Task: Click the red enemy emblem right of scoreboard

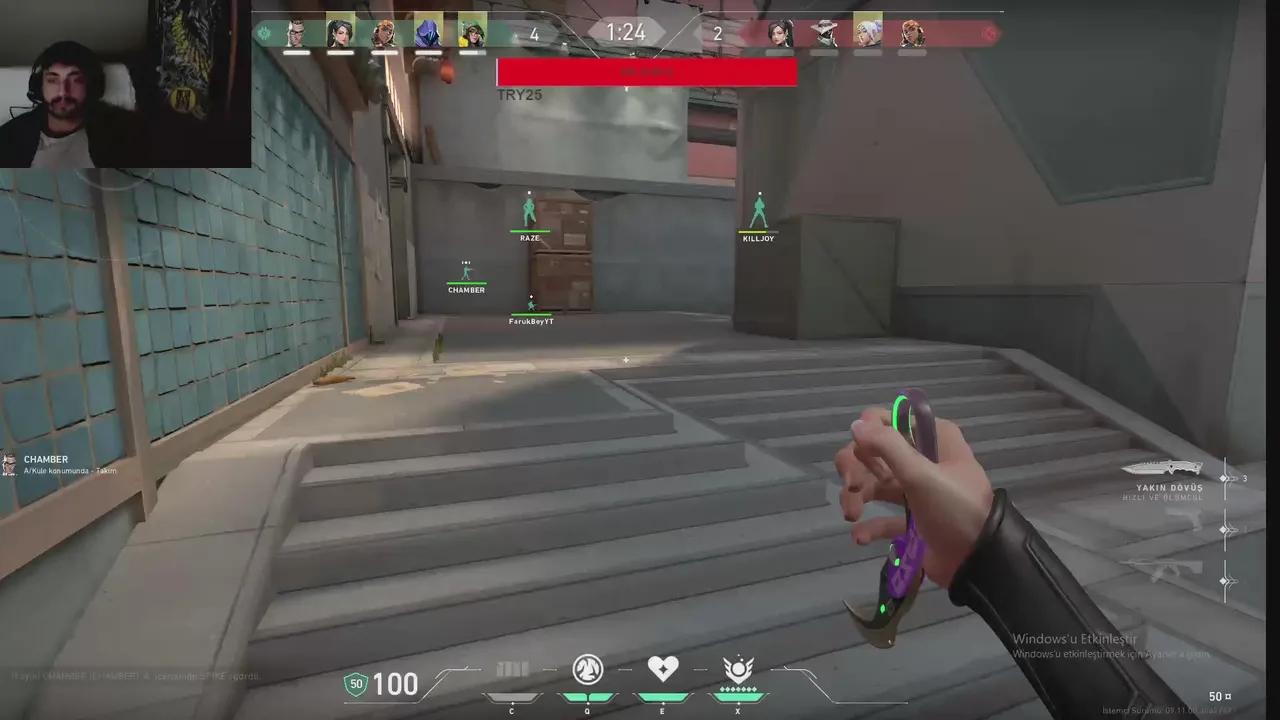Action: coord(989,33)
